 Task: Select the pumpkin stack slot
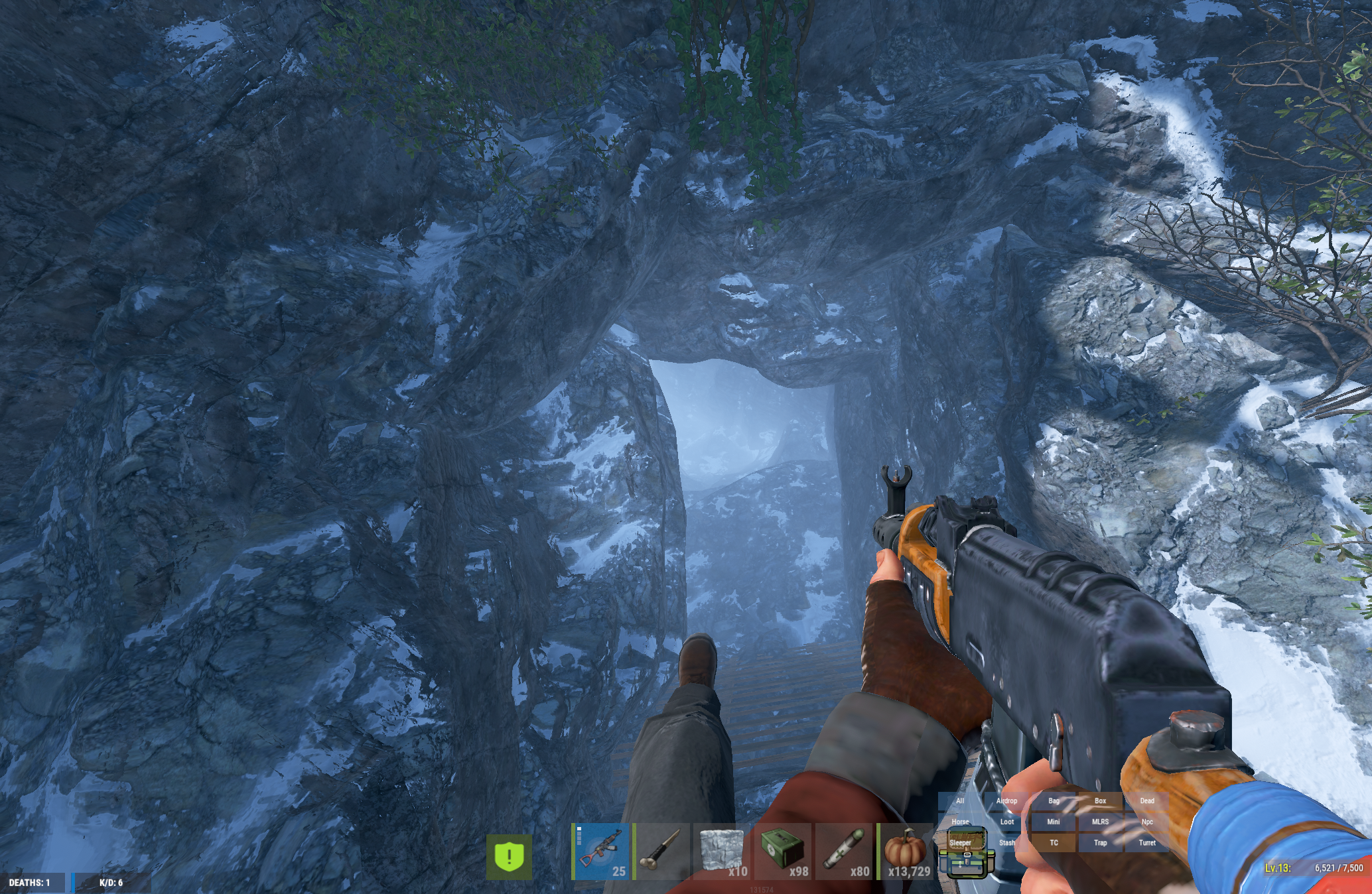coord(906,852)
